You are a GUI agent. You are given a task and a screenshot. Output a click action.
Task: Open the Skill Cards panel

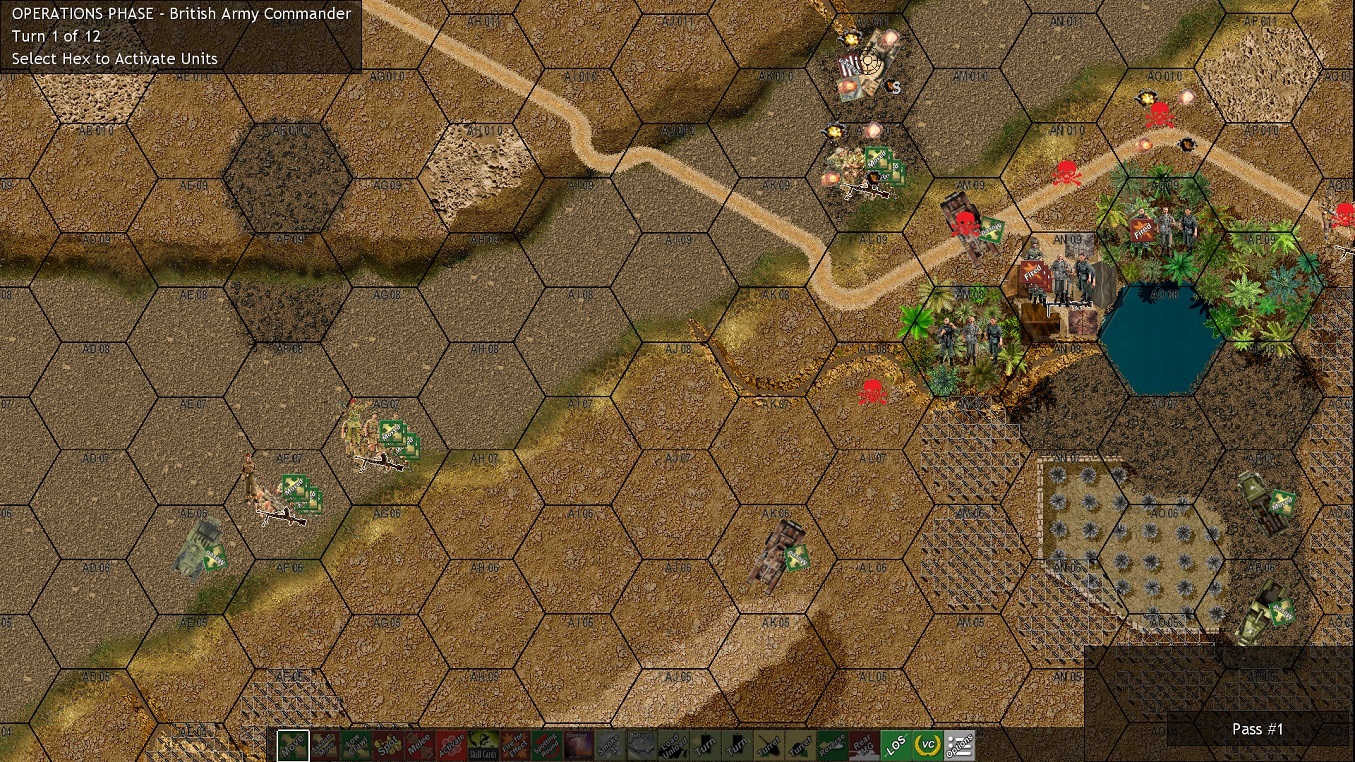pyautogui.click(x=484, y=746)
